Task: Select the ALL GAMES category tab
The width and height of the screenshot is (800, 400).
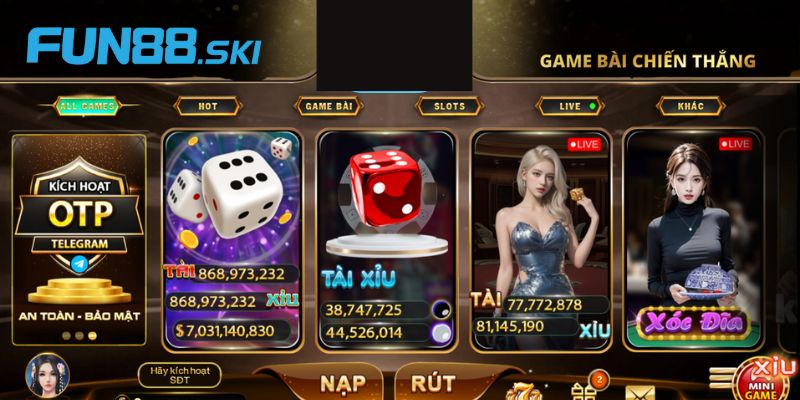Action: click(86, 106)
